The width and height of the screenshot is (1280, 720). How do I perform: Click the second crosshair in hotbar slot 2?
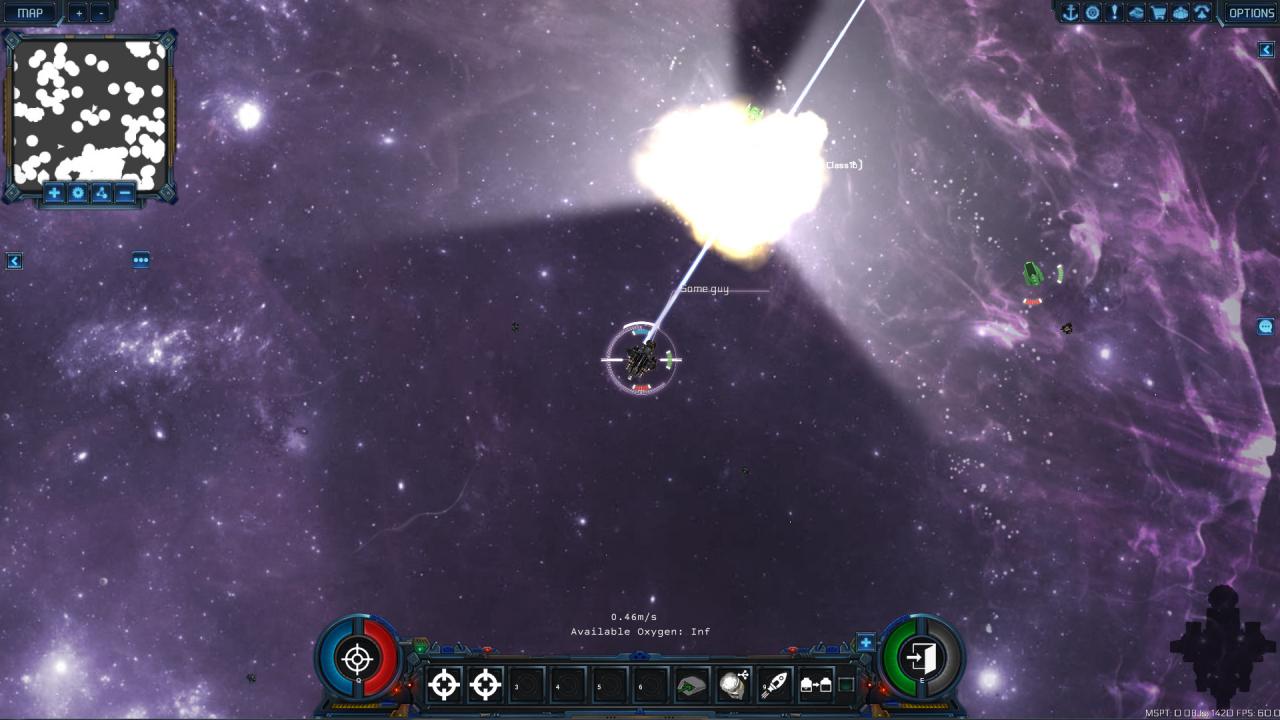pyautogui.click(x=486, y=686)
